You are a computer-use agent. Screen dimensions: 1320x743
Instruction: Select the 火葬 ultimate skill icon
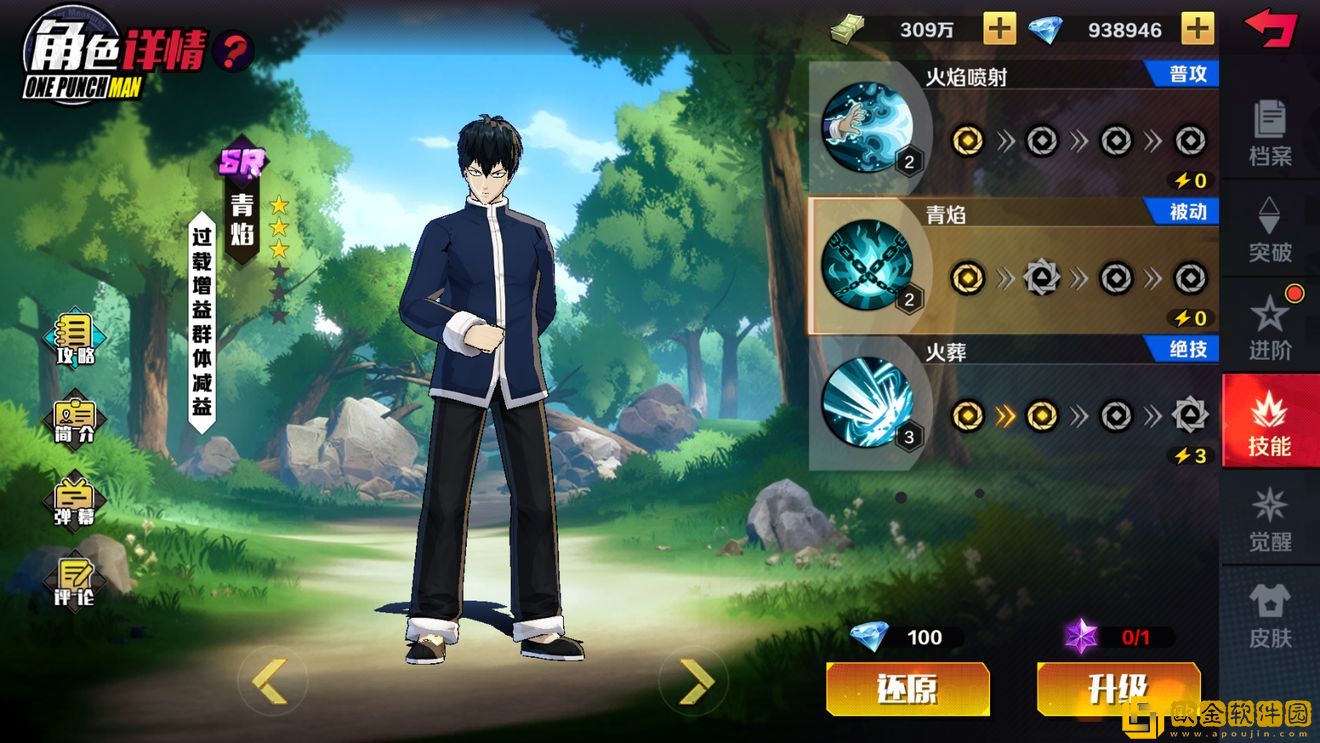click(x=867, y=402)
